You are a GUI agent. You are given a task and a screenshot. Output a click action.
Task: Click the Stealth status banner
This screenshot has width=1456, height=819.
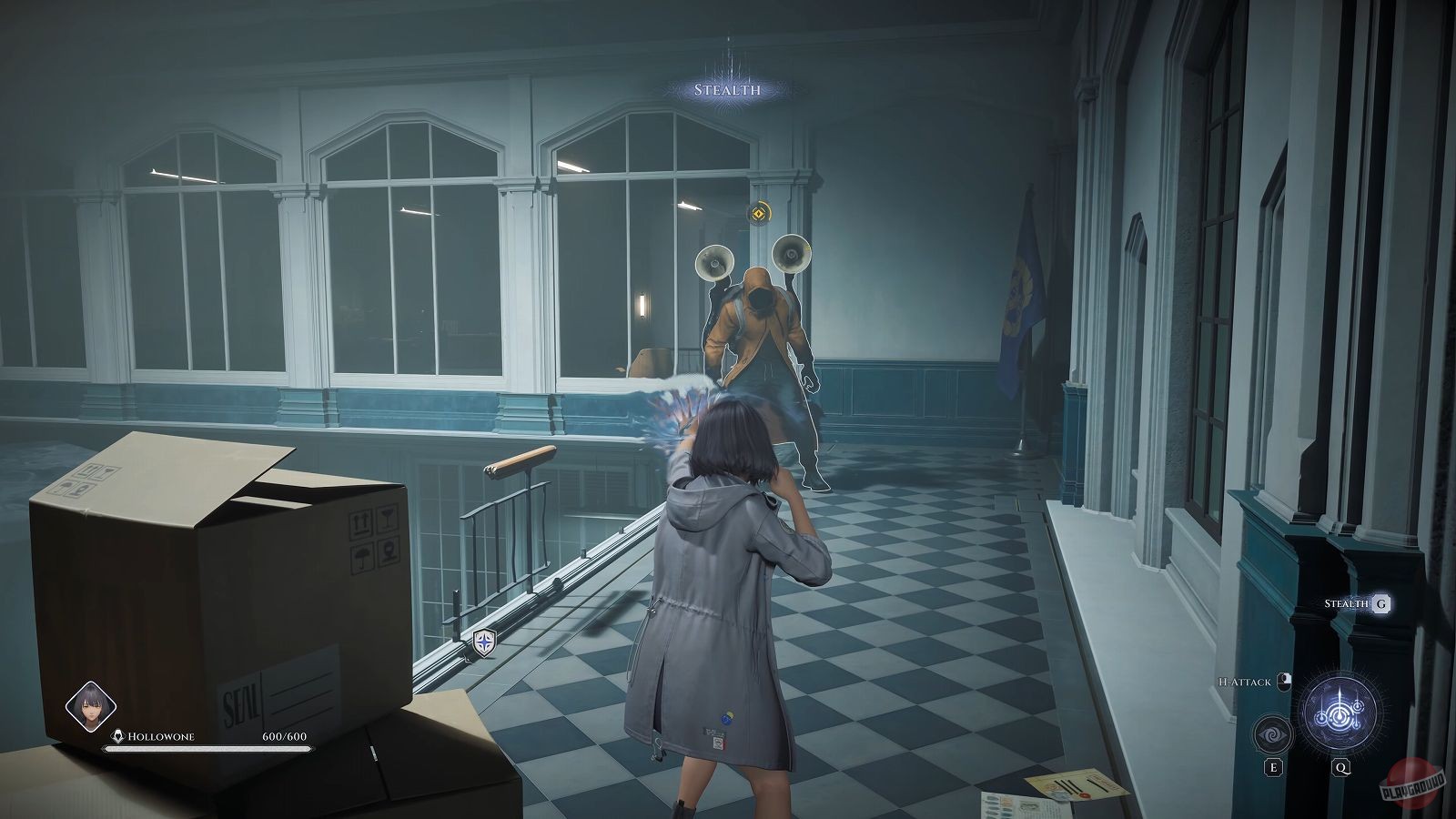726,90
